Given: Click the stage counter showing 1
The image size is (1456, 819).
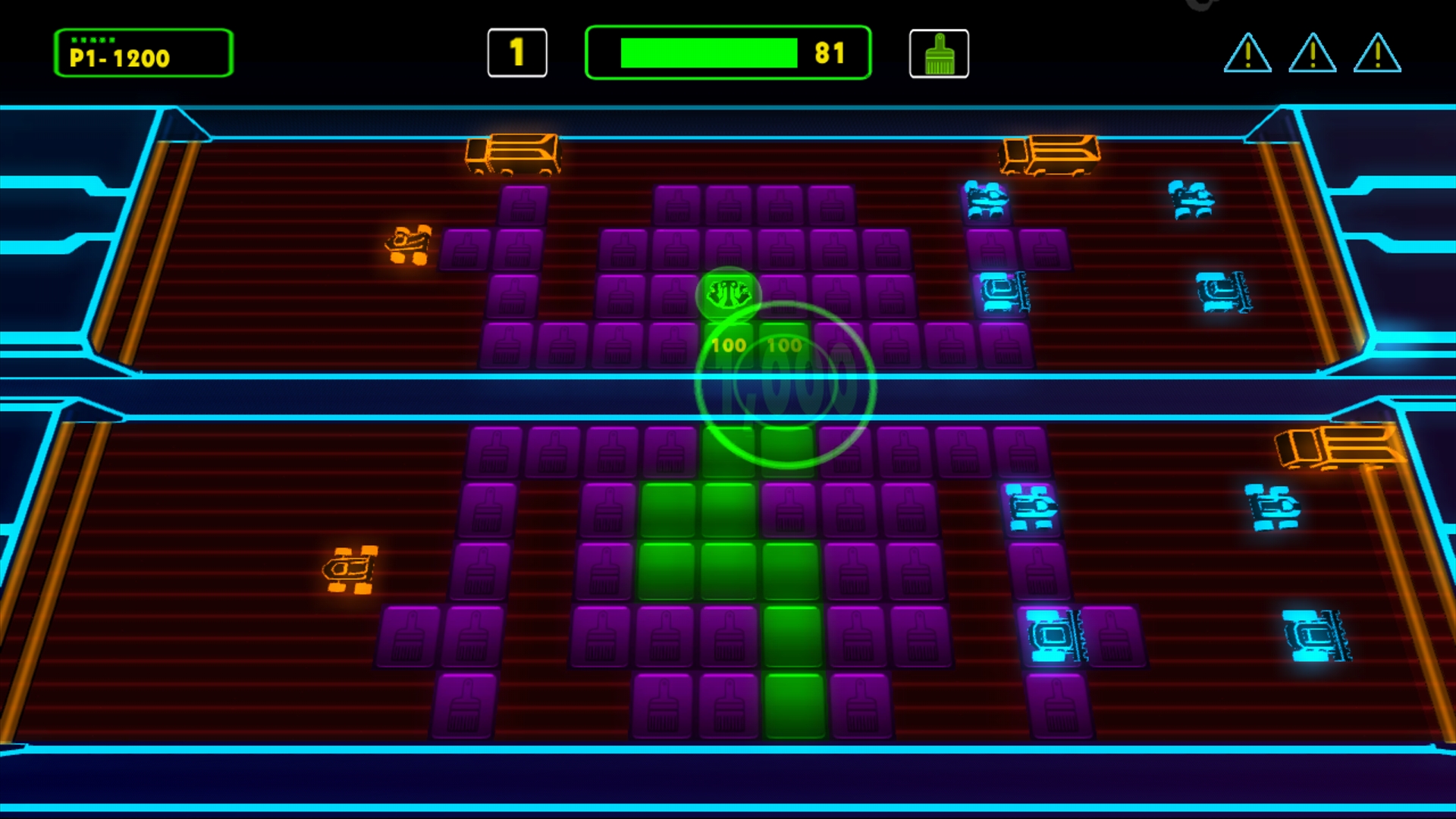Looking at the screenshot, I should [x=518, y=53].
